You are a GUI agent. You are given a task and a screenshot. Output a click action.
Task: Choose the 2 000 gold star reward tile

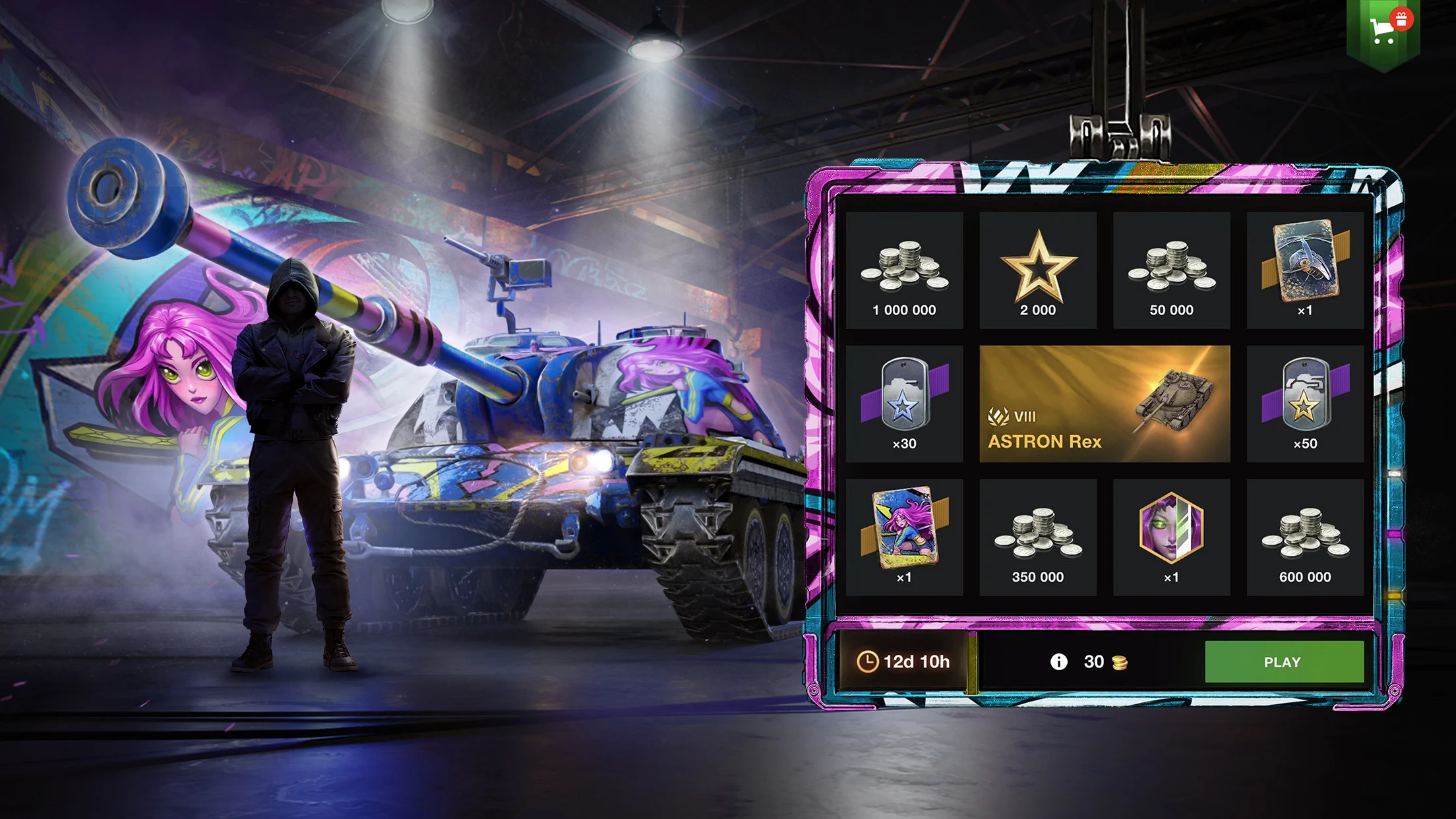(x=1038, y=270)
